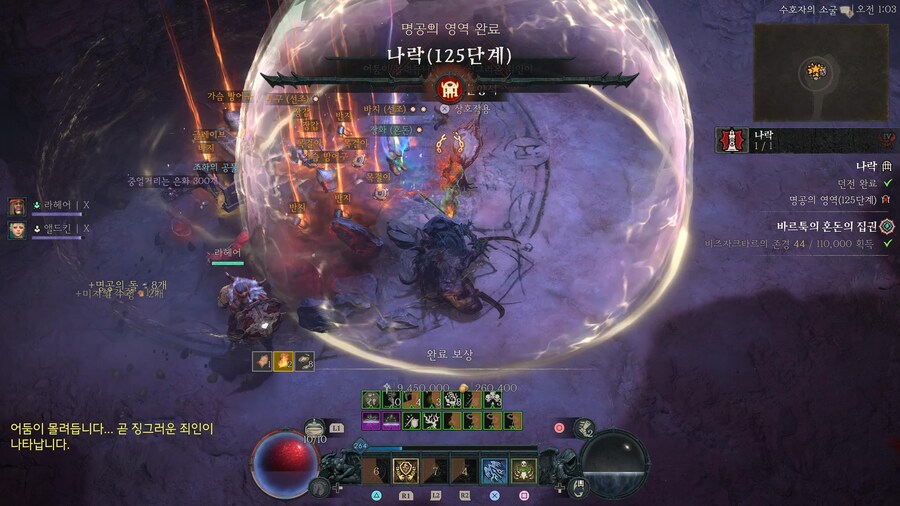Open the dungeon minimap
The width and height of the screenshot is (900, 506).
tap(816, 72)
